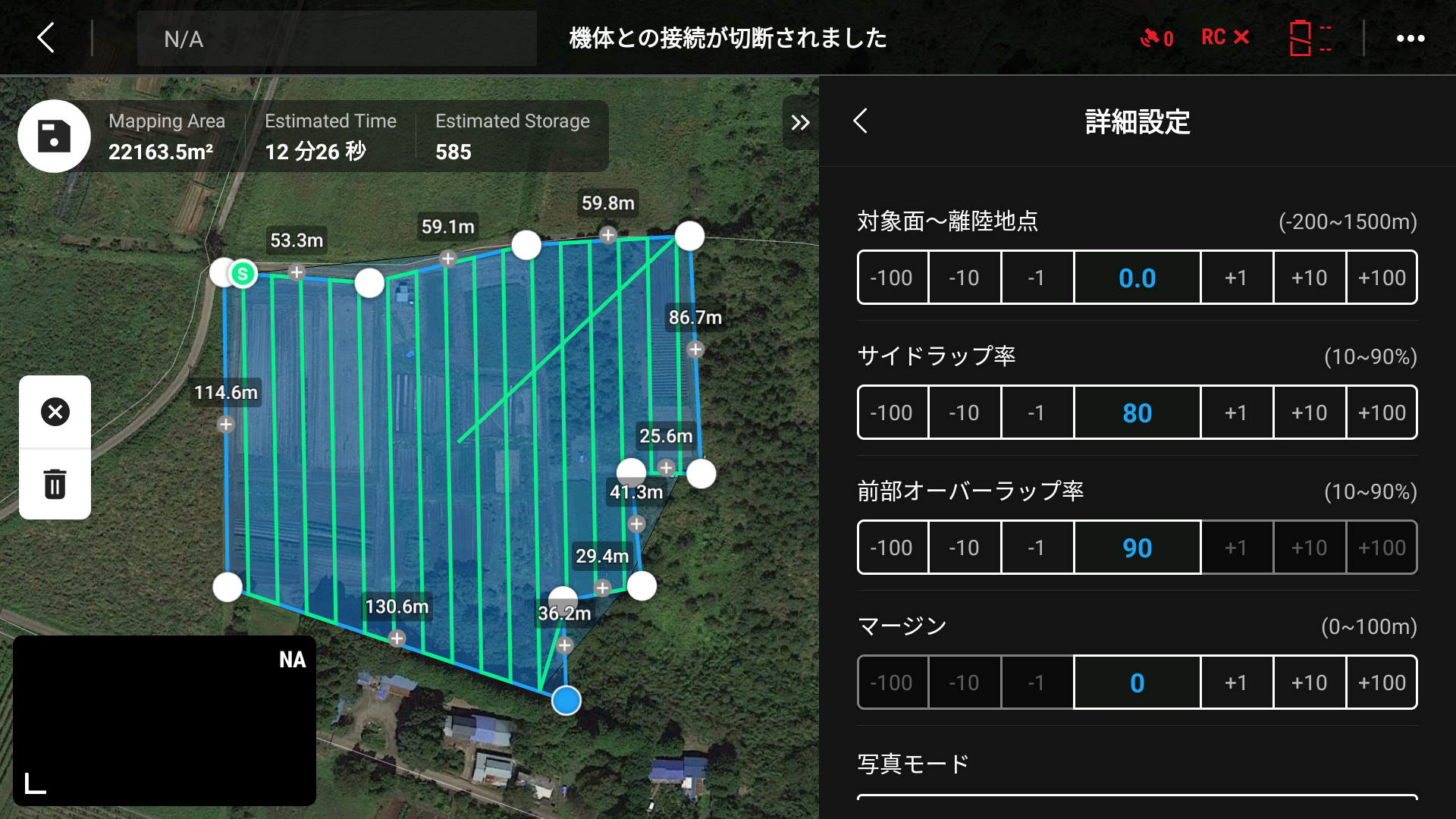This screenshot has height=819, width=1456.
Task: Open the three-dot options menu
Action: click(1410, 37)
